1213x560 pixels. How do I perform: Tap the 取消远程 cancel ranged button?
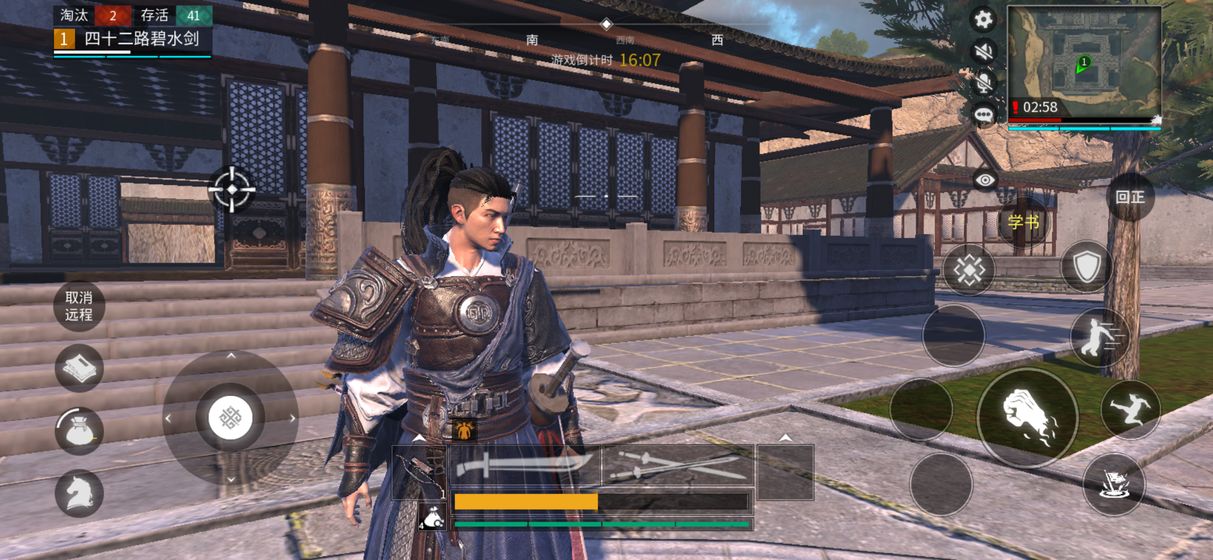(79, 305)
